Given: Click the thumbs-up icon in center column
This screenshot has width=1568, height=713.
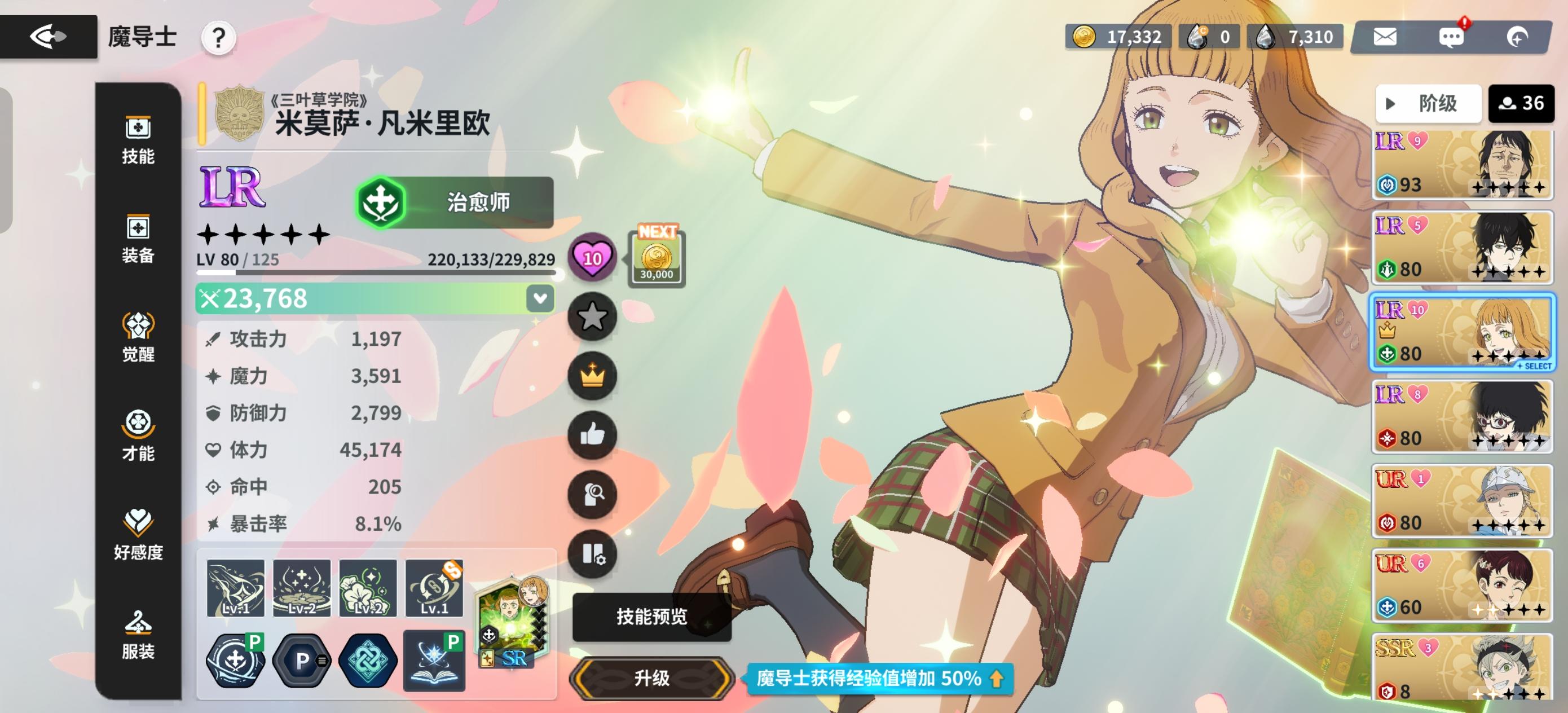Looking at the screenshot, I should [x=592, y=435].
